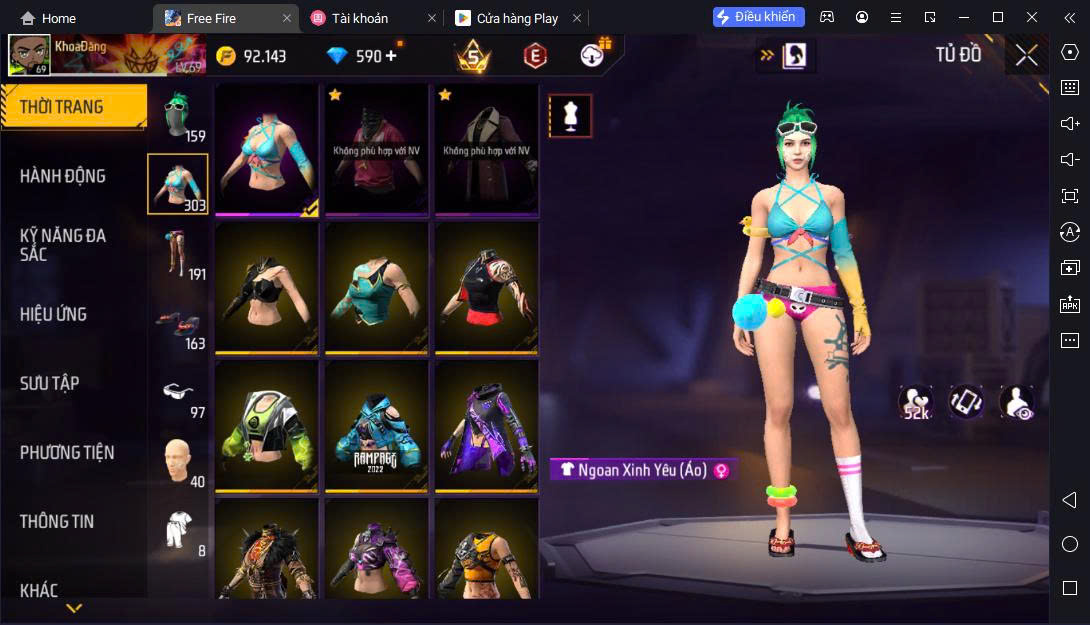Select the face subcategory showing 40
The width and height of the screenshot is (1090, 625).
[179, 461]
